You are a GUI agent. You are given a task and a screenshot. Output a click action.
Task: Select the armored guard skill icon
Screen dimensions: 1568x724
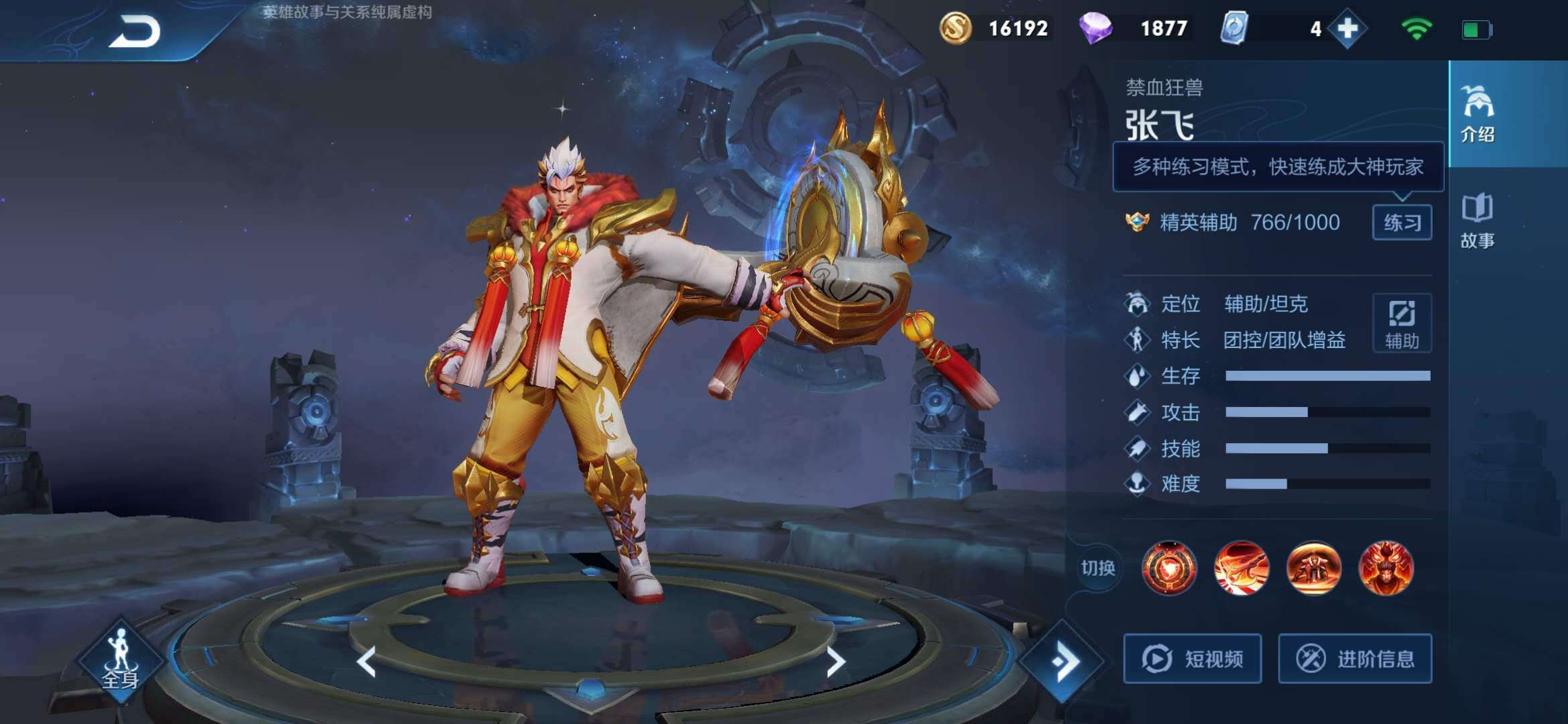pos(1314,568)
